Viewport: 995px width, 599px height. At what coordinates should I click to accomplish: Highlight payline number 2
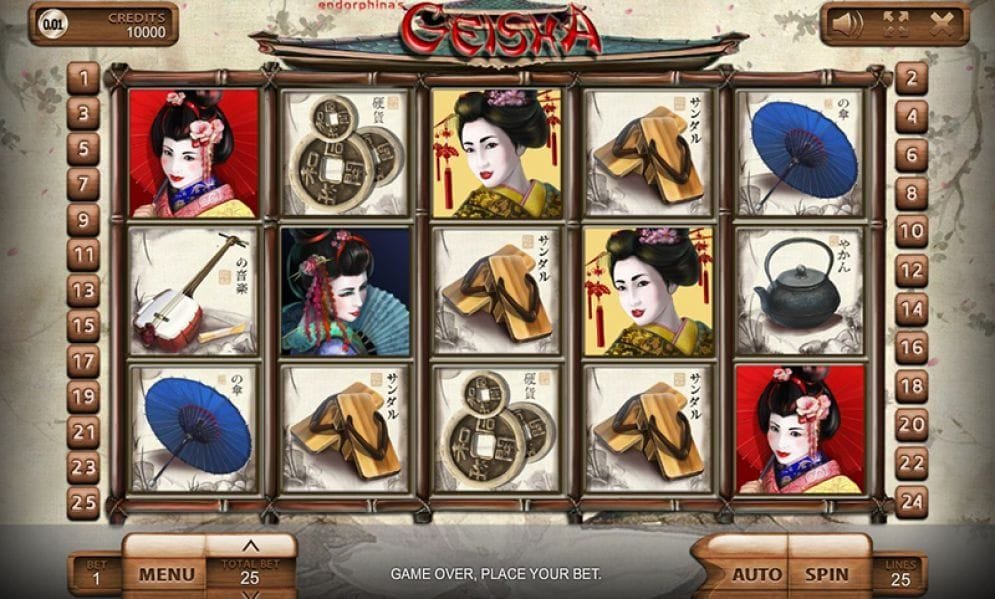(x=911, y=77)
